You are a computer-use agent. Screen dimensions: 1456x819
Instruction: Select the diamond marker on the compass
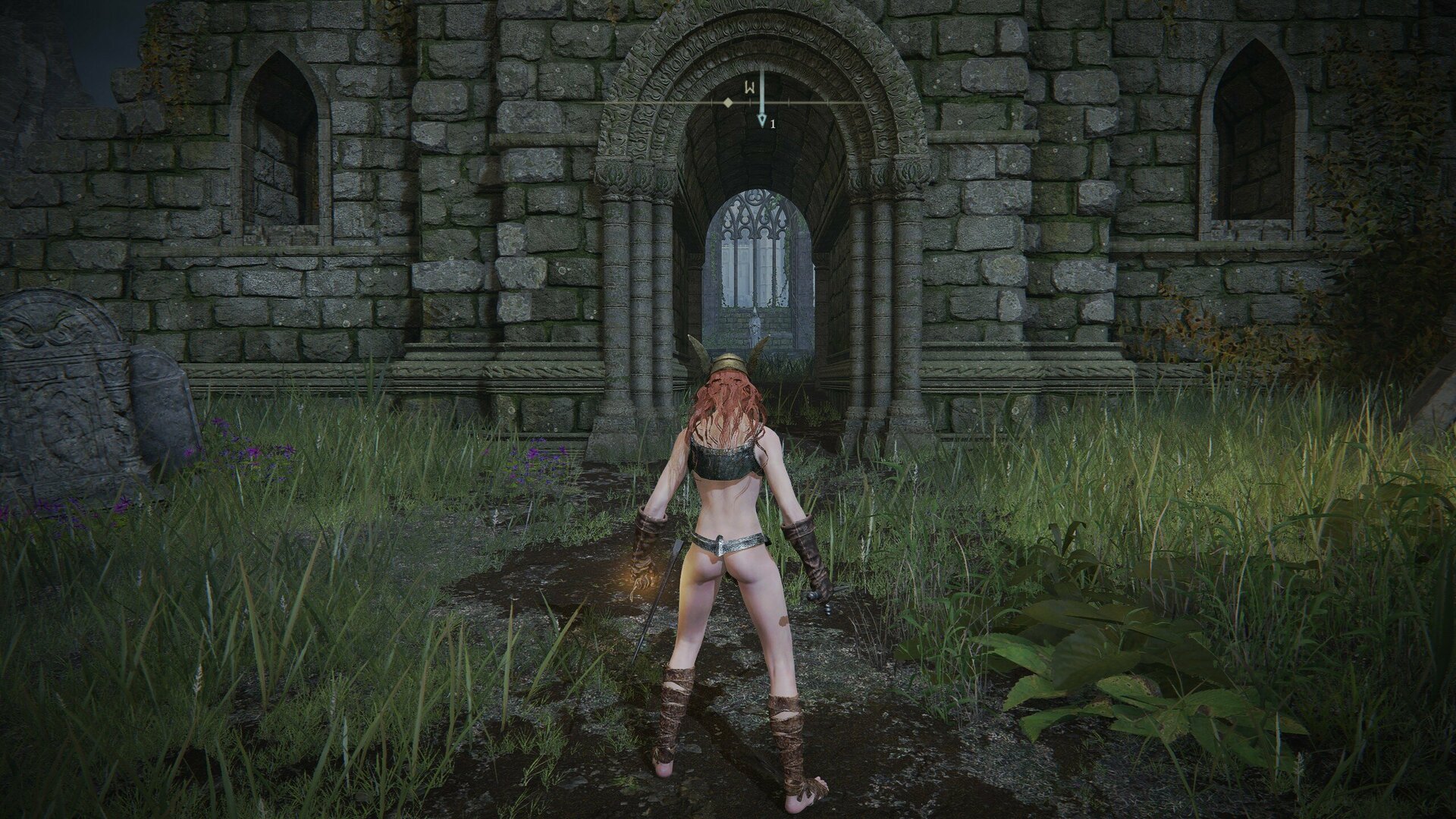(x=728, y=102)
